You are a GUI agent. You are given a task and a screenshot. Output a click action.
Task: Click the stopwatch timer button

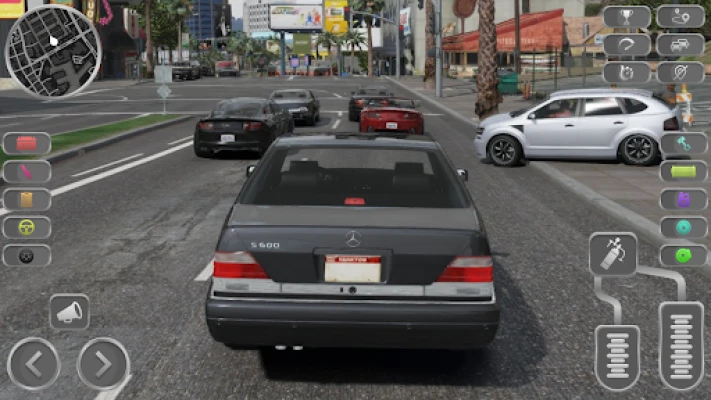point(627,73)
